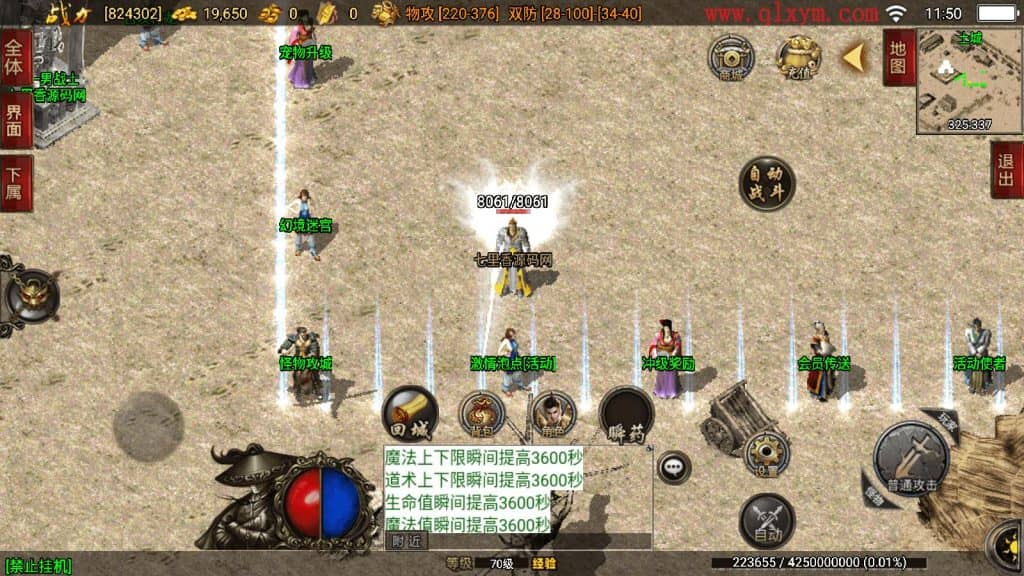Open the 地图 map button
The width and height of the screenshot is (1024, 576).
coord(898,57)
